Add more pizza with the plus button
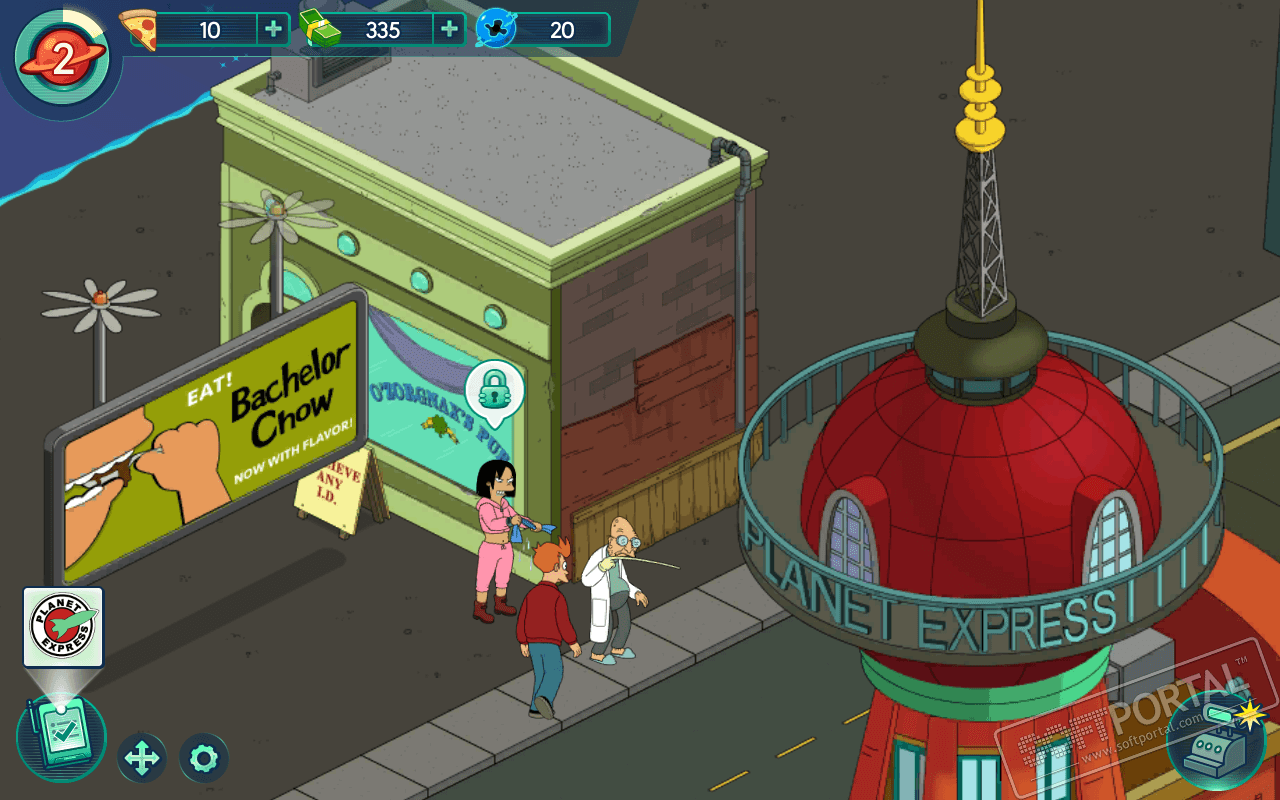The image size is (1280, 800). [273, 29]
